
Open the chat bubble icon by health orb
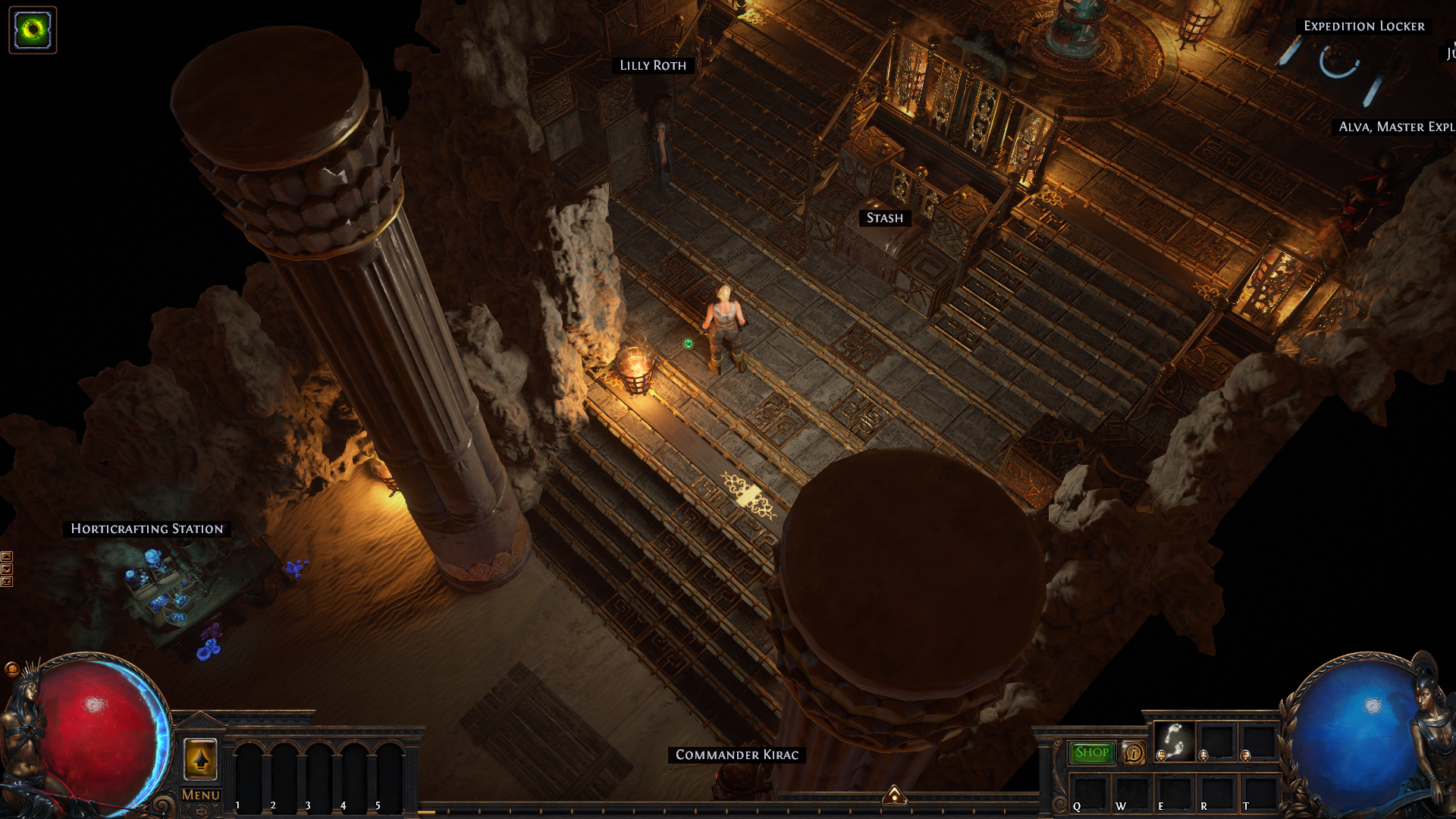(x=11, y=669)
